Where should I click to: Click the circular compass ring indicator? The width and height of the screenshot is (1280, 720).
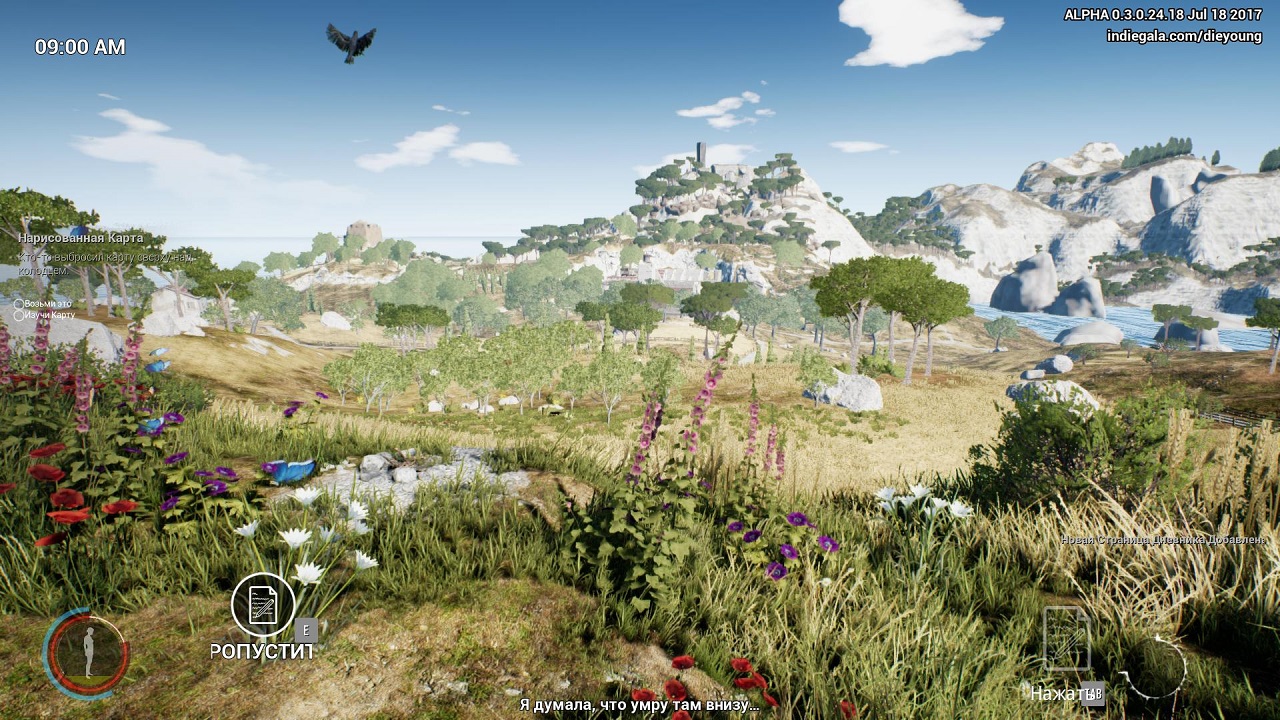click(x=1155, y=668)
